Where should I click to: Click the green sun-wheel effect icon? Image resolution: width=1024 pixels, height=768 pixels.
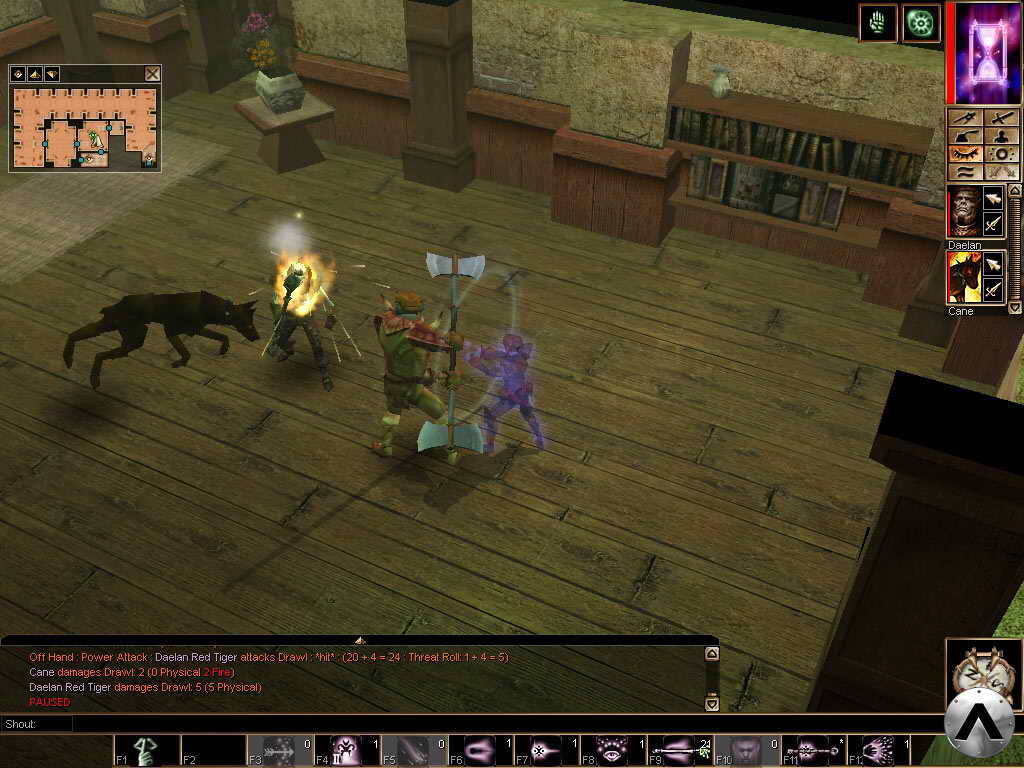921,23
